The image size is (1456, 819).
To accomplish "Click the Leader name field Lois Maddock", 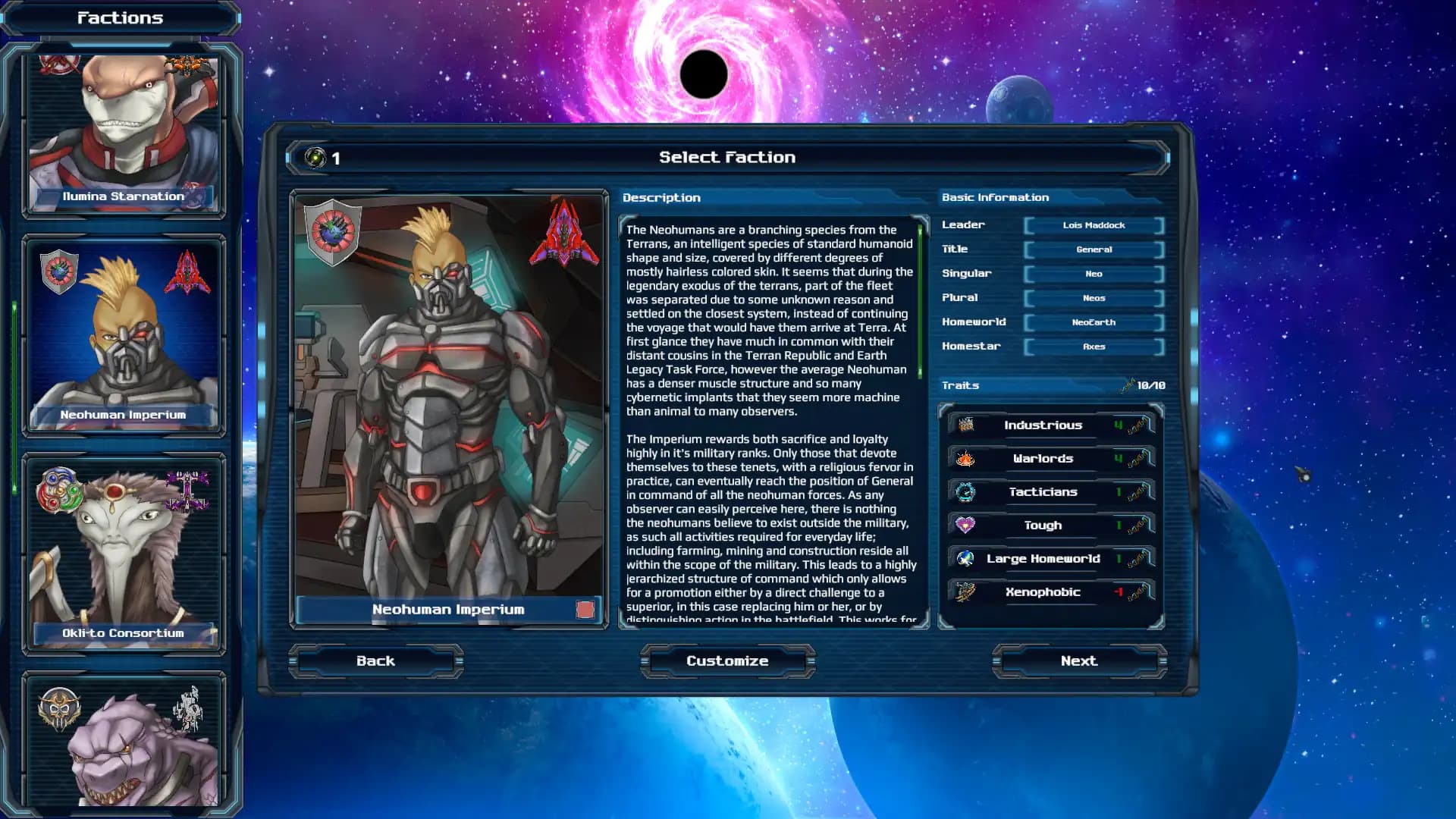I will click(x=1094, y=225).
